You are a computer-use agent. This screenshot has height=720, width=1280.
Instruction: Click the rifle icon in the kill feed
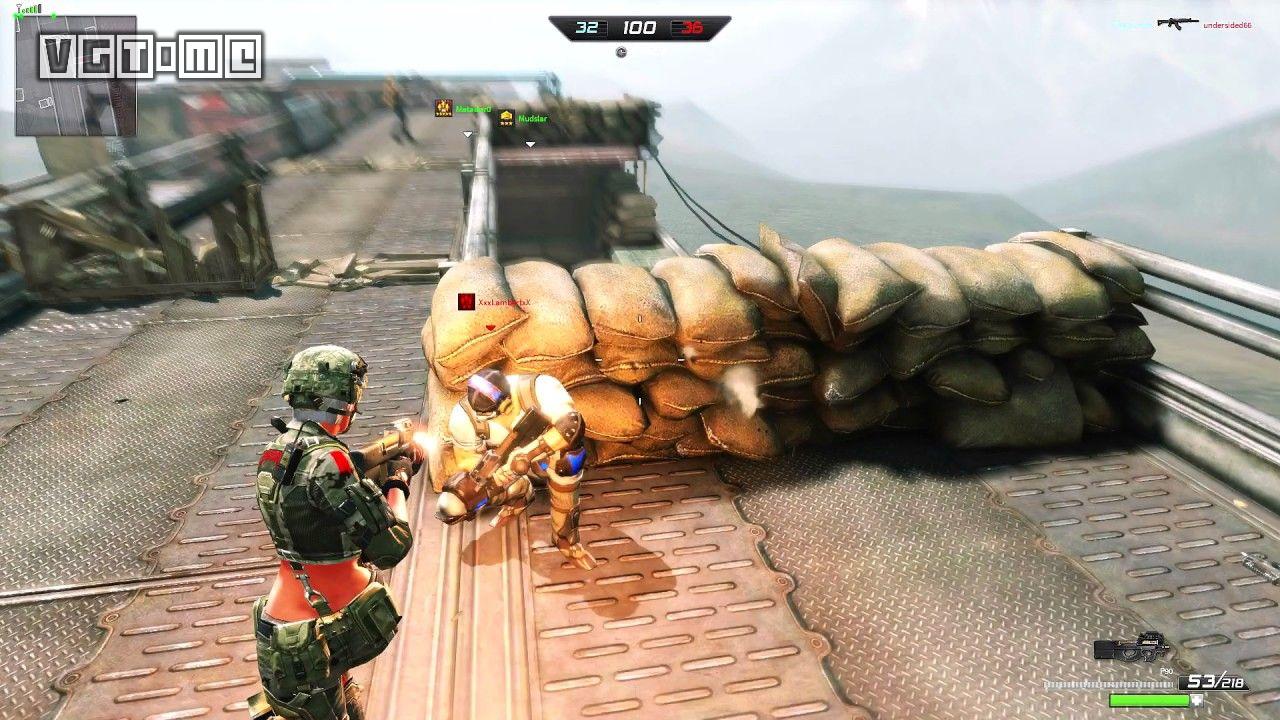(x=1177, y=23)
